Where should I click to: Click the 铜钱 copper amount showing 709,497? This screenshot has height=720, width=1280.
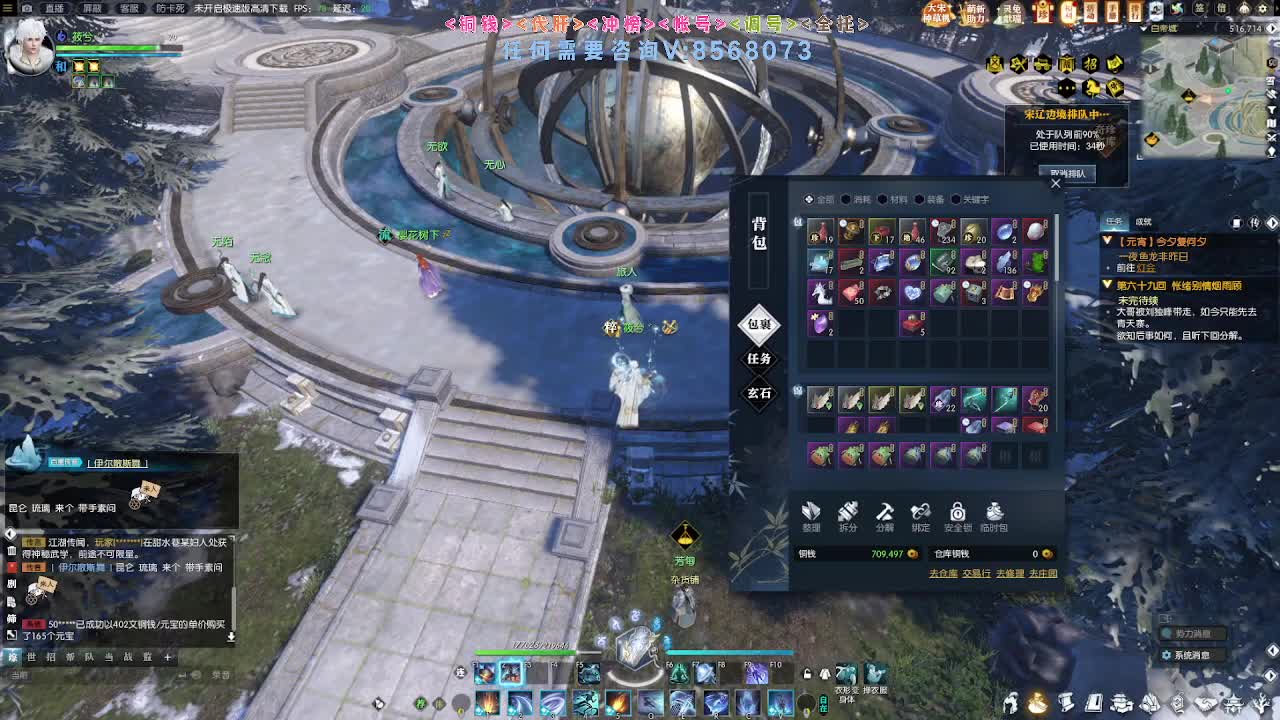pyautogui.click(x=887, y=553)
